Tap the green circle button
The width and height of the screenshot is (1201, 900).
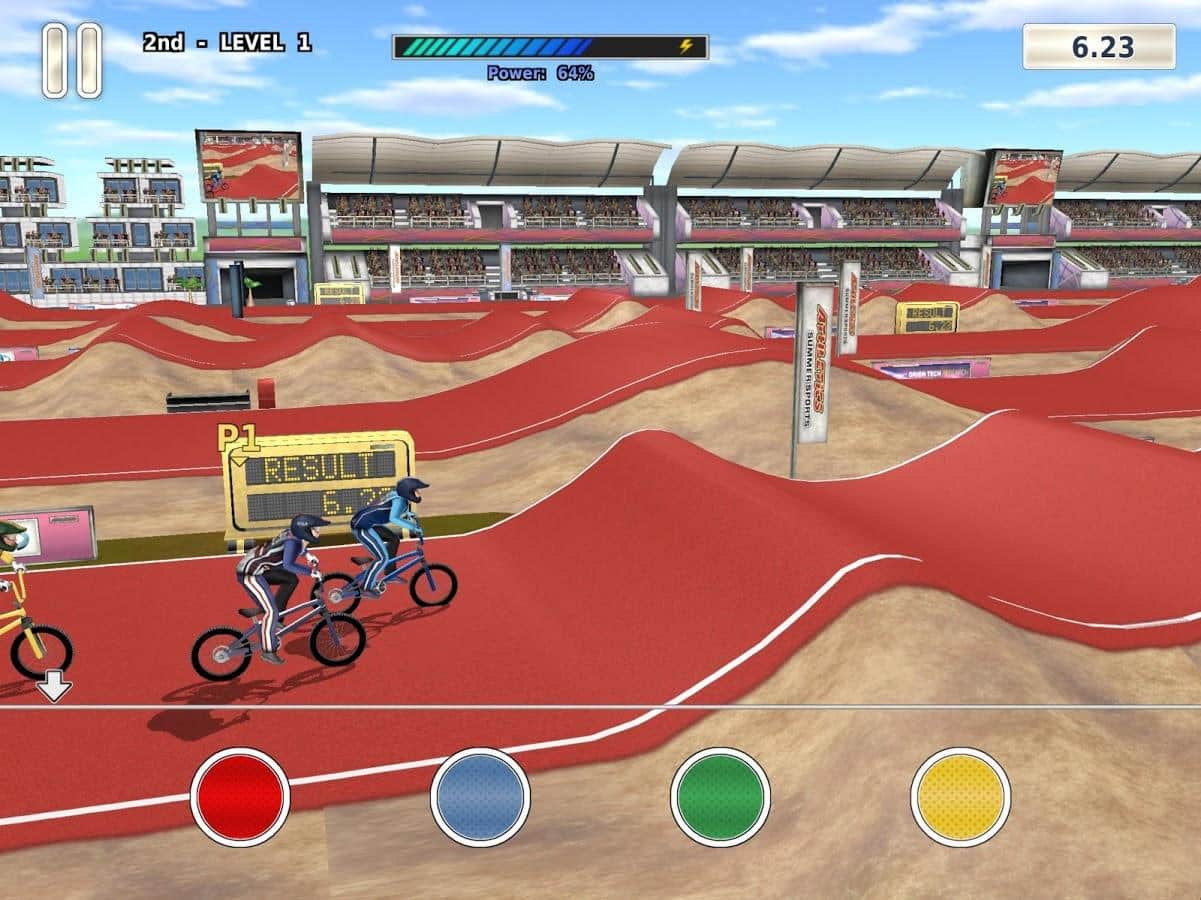[x=720, y=797]
